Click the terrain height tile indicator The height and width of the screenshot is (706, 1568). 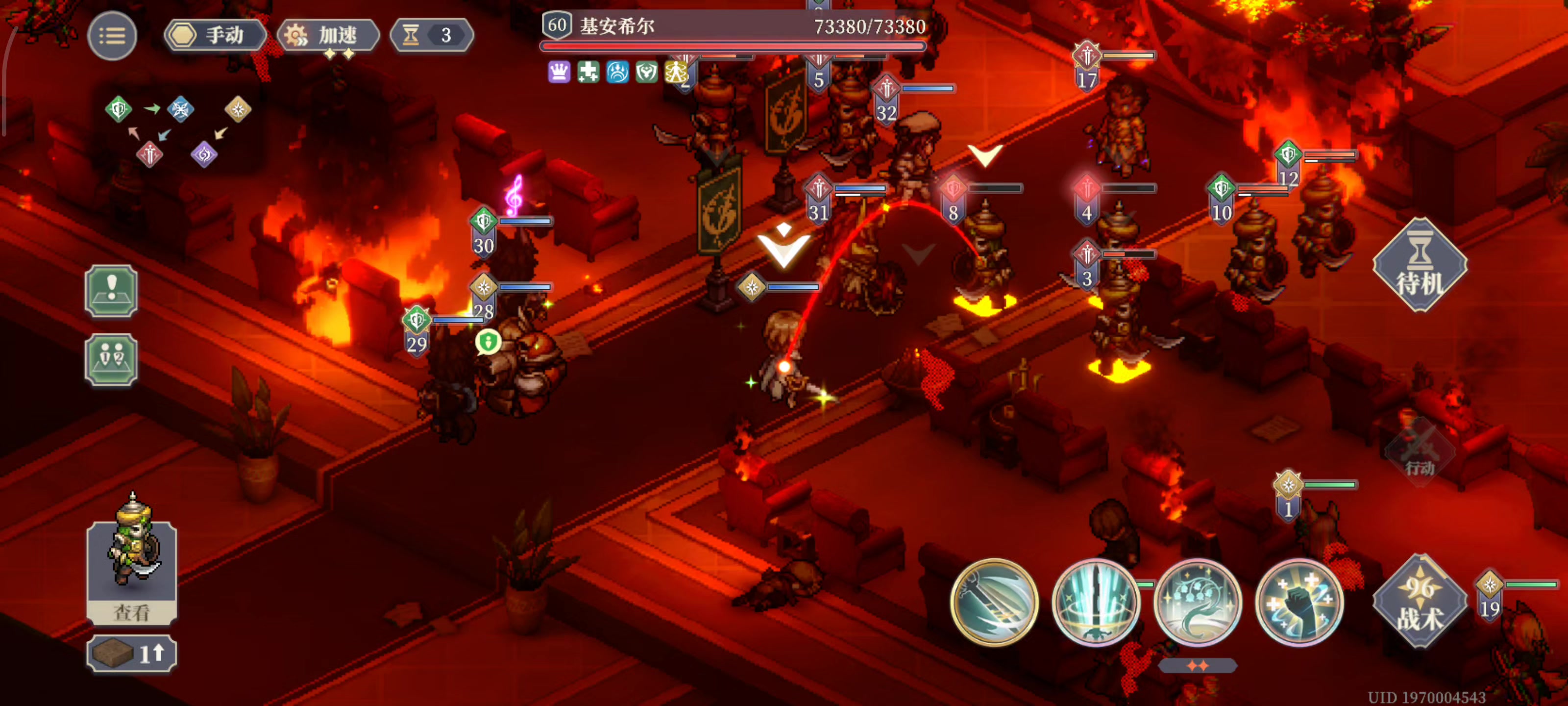132,654
